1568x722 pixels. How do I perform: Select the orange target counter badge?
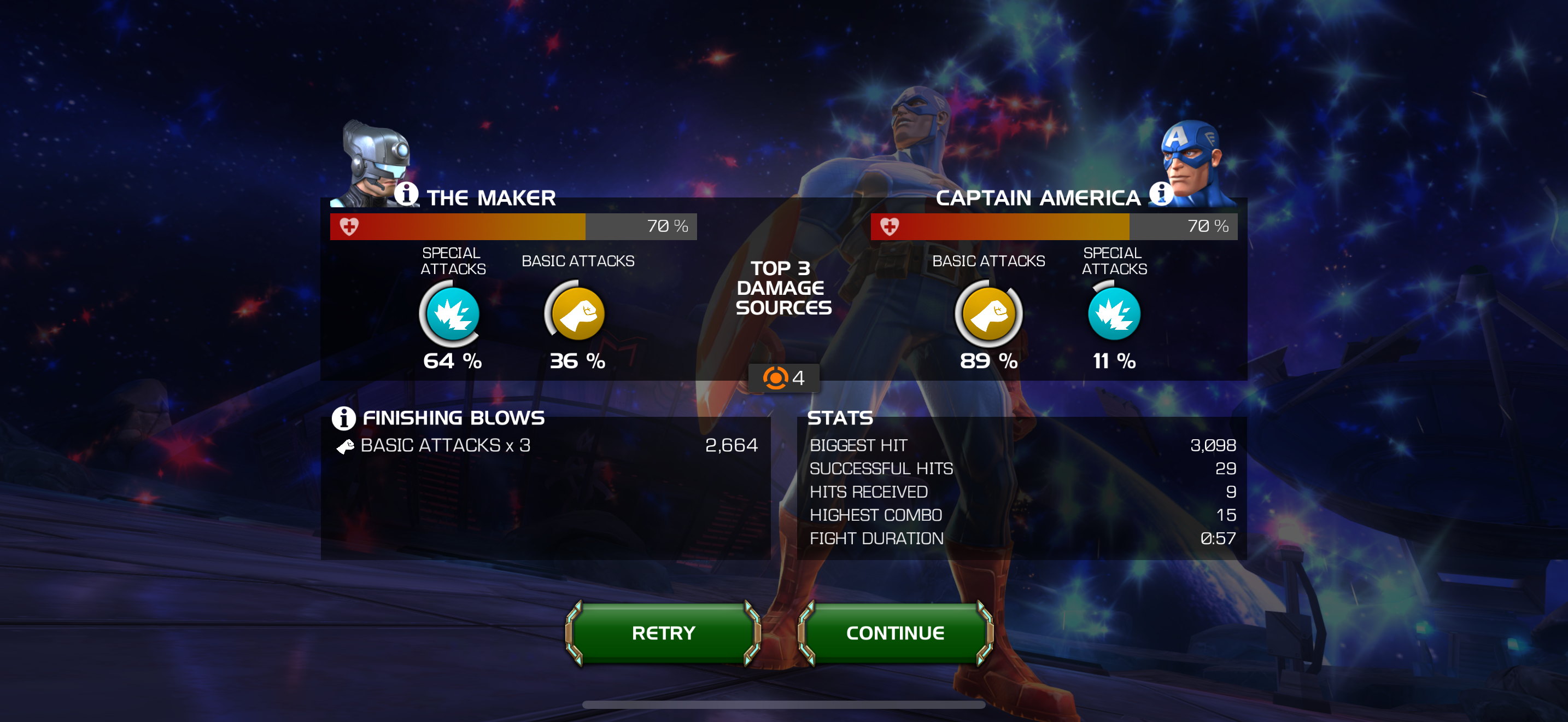(783, 378)
